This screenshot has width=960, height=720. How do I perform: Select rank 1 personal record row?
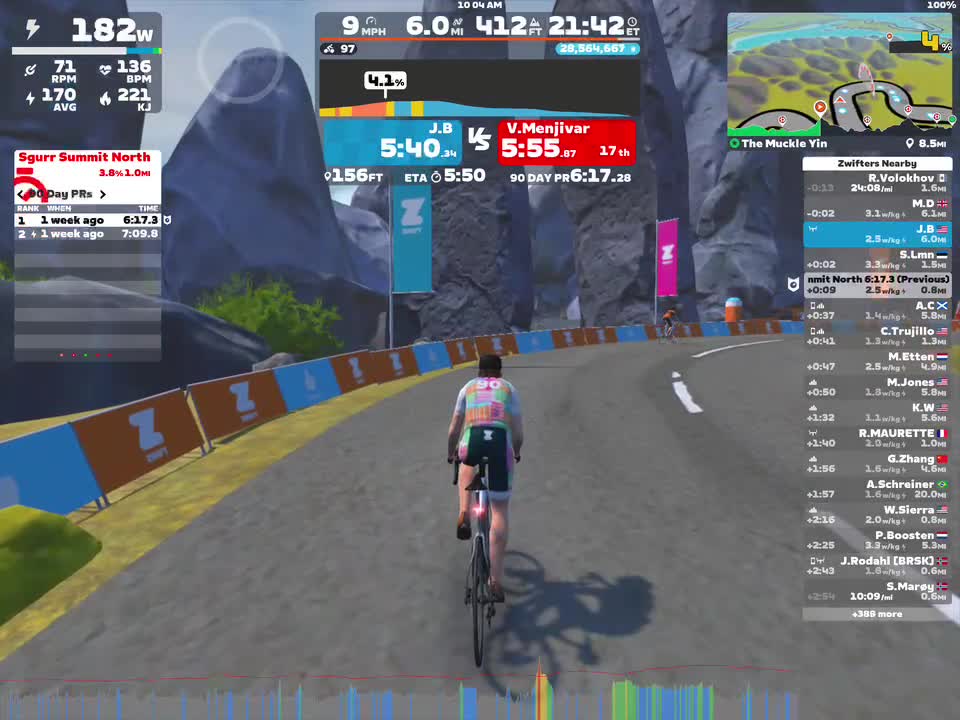coord(88,220)
